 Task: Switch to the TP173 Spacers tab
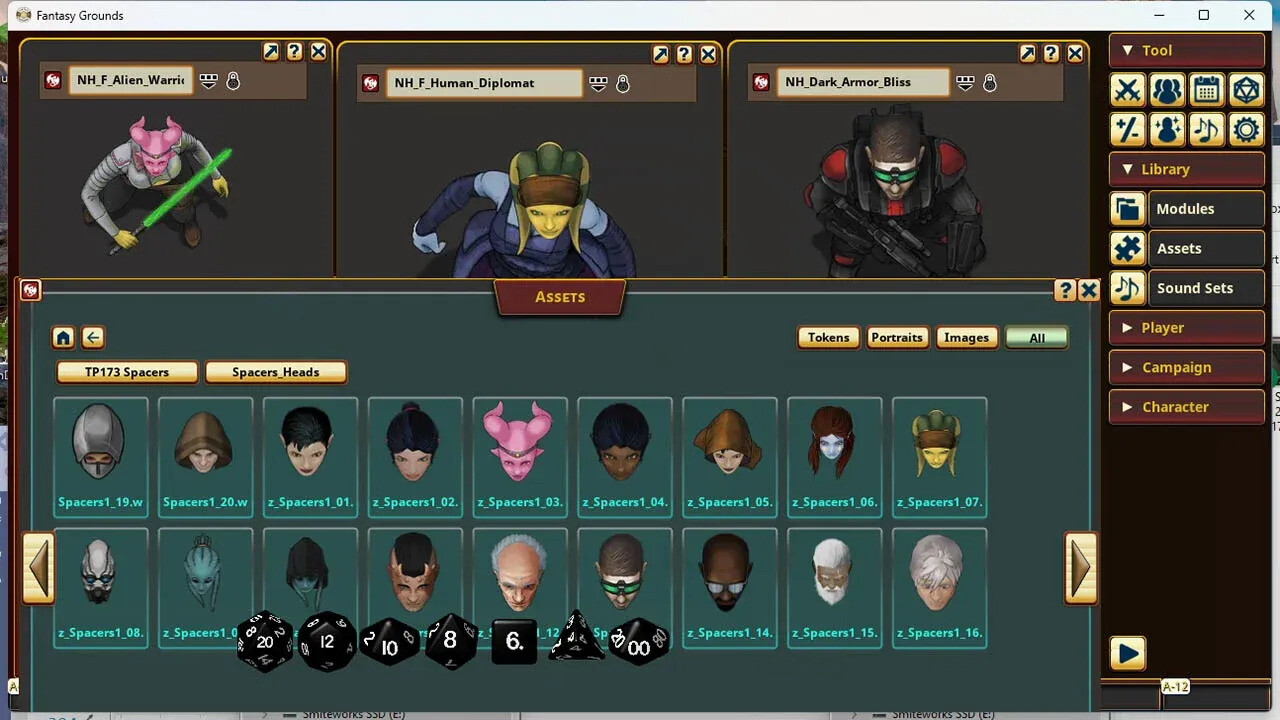coord(126,371)
